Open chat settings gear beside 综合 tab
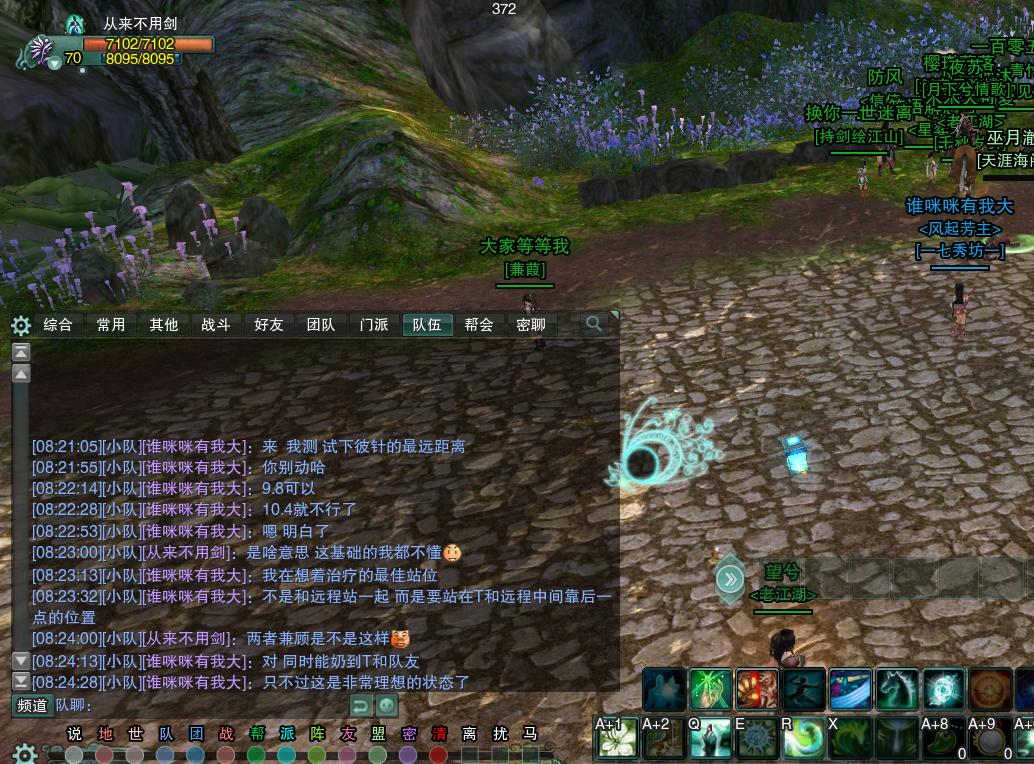Screen dimensions: 1034x764 click(x=21, y=326)
